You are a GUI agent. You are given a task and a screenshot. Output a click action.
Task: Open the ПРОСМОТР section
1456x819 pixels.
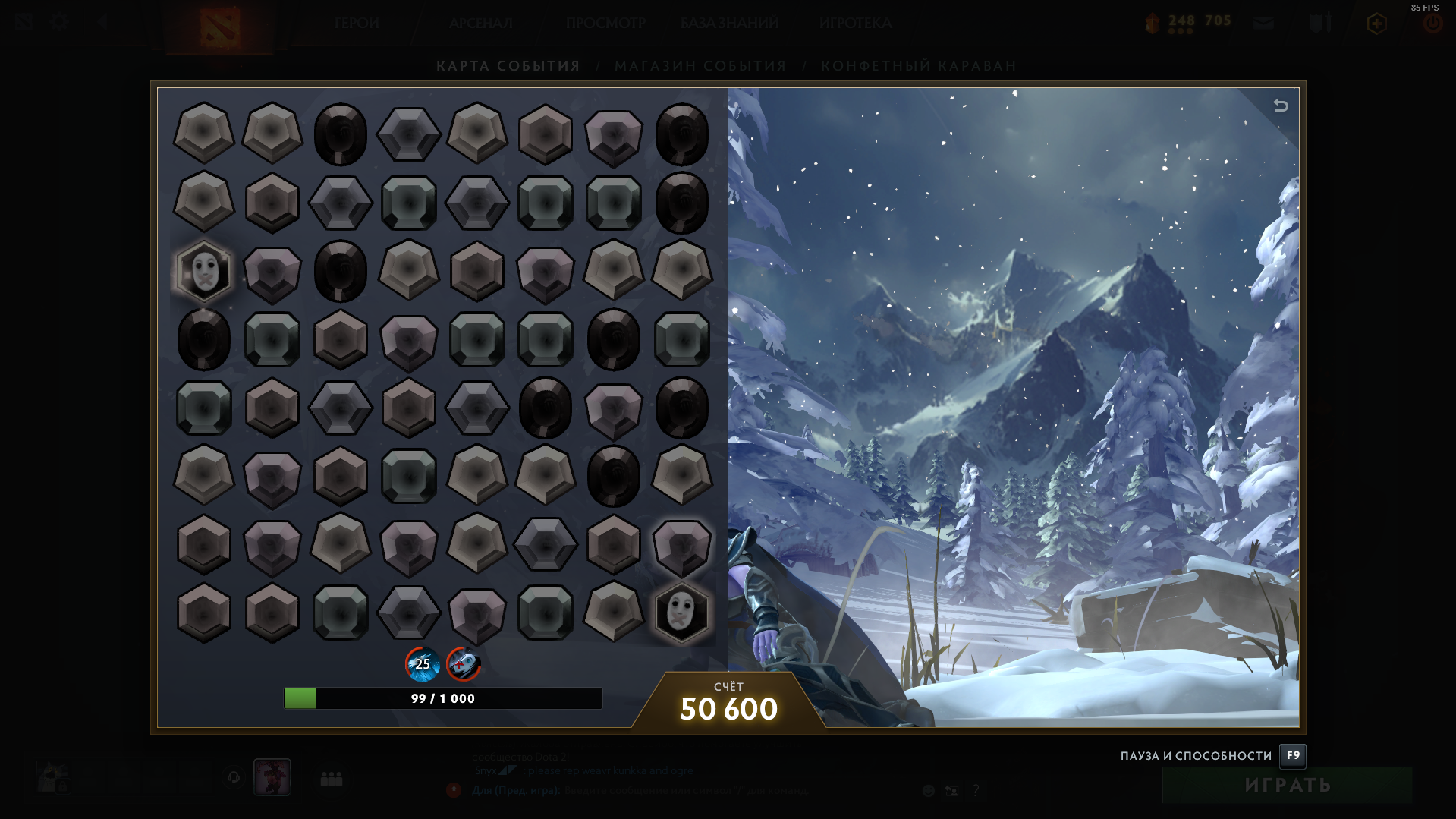pos(605,24)
